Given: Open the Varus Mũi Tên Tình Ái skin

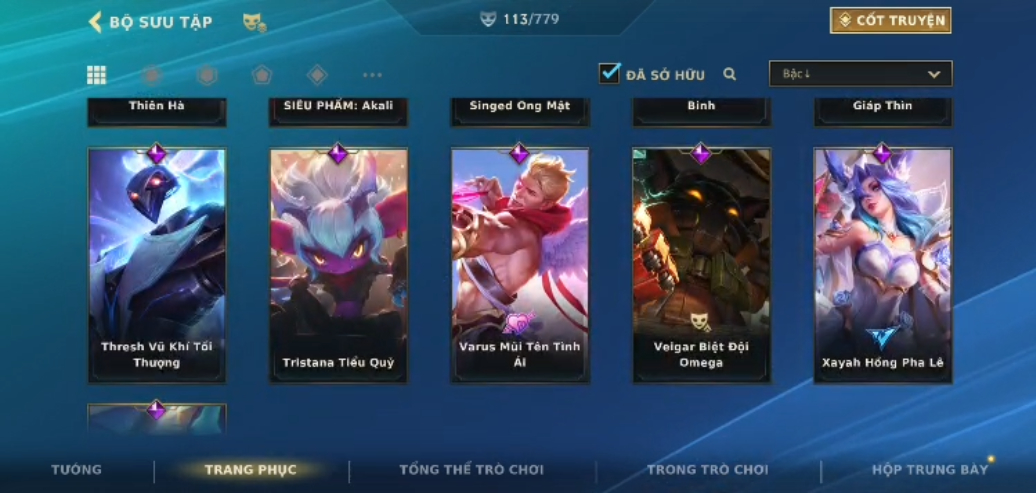Looking at the screenshot, I should point(520,265).
